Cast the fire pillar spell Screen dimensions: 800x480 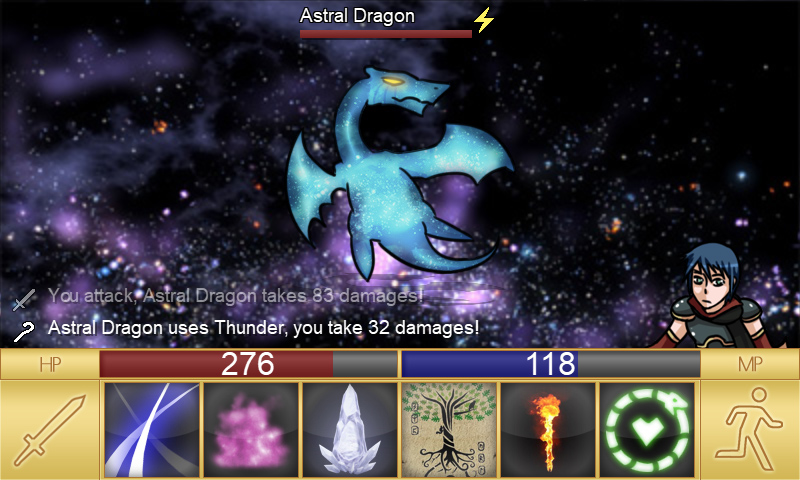(x=548, y=430)
